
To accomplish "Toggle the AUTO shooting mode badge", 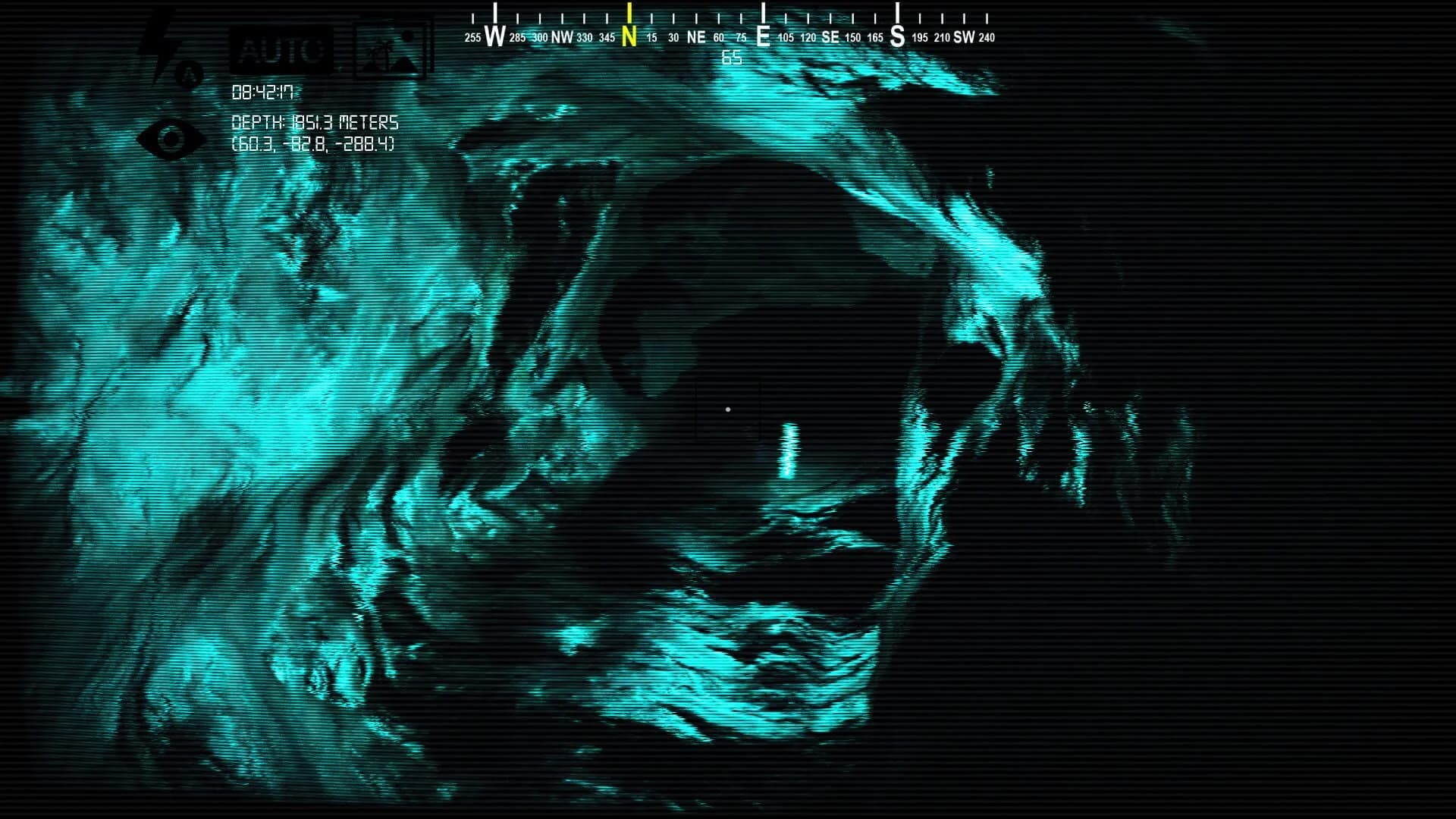I will click(x=280, y=50).
